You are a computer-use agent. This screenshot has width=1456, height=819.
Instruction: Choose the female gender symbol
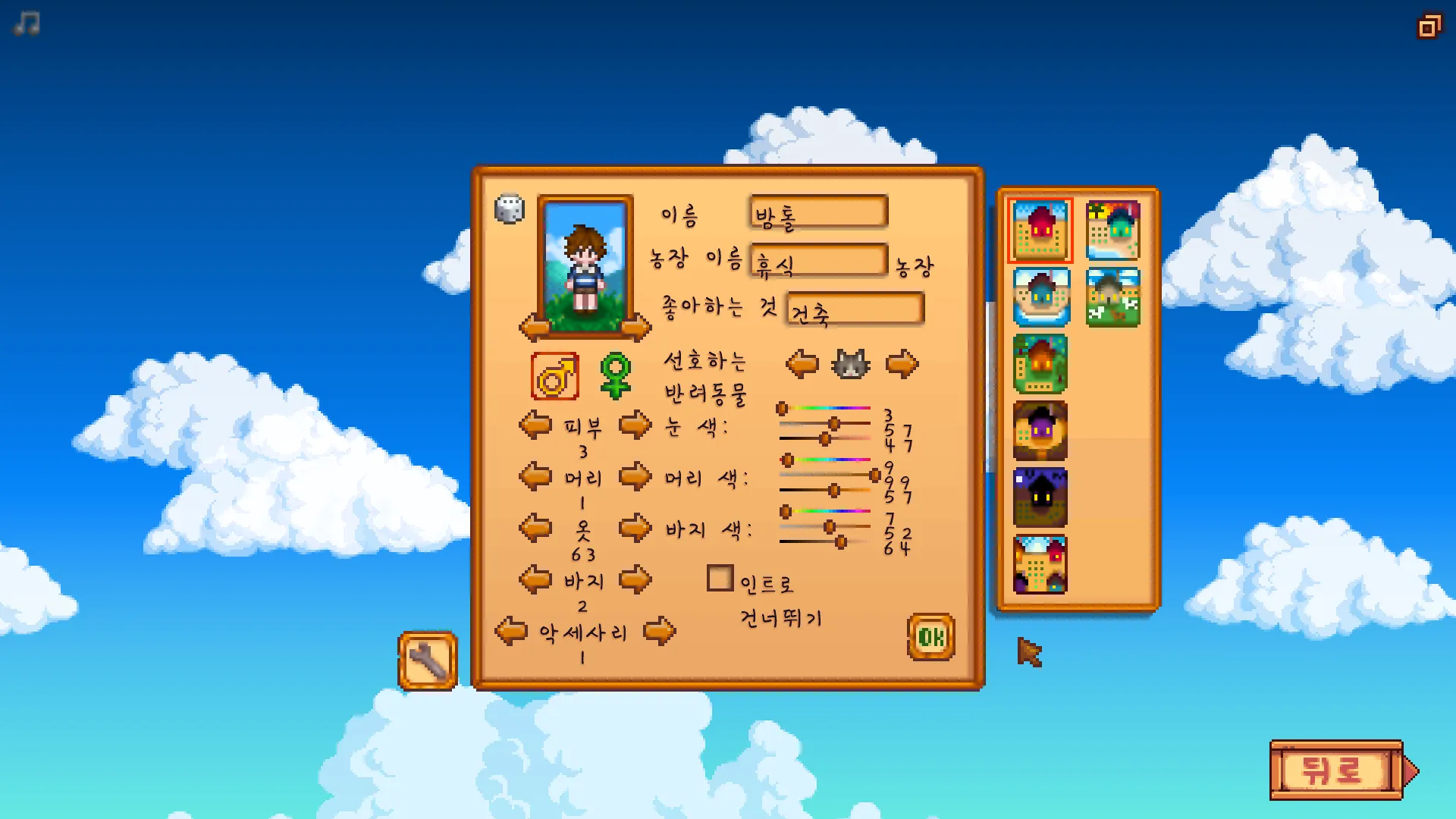click(616, 376)
